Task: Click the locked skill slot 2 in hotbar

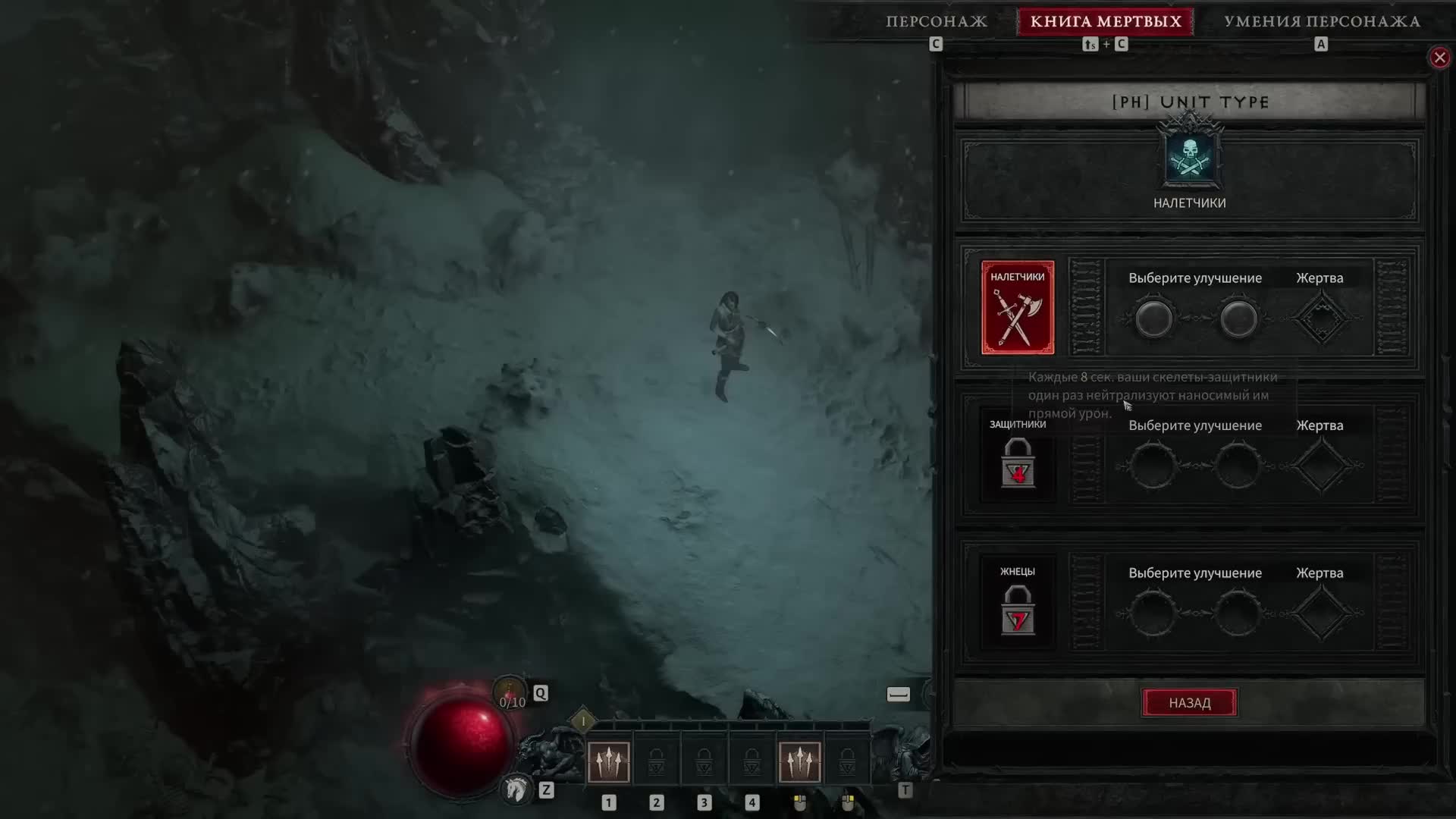Action: 657,762
